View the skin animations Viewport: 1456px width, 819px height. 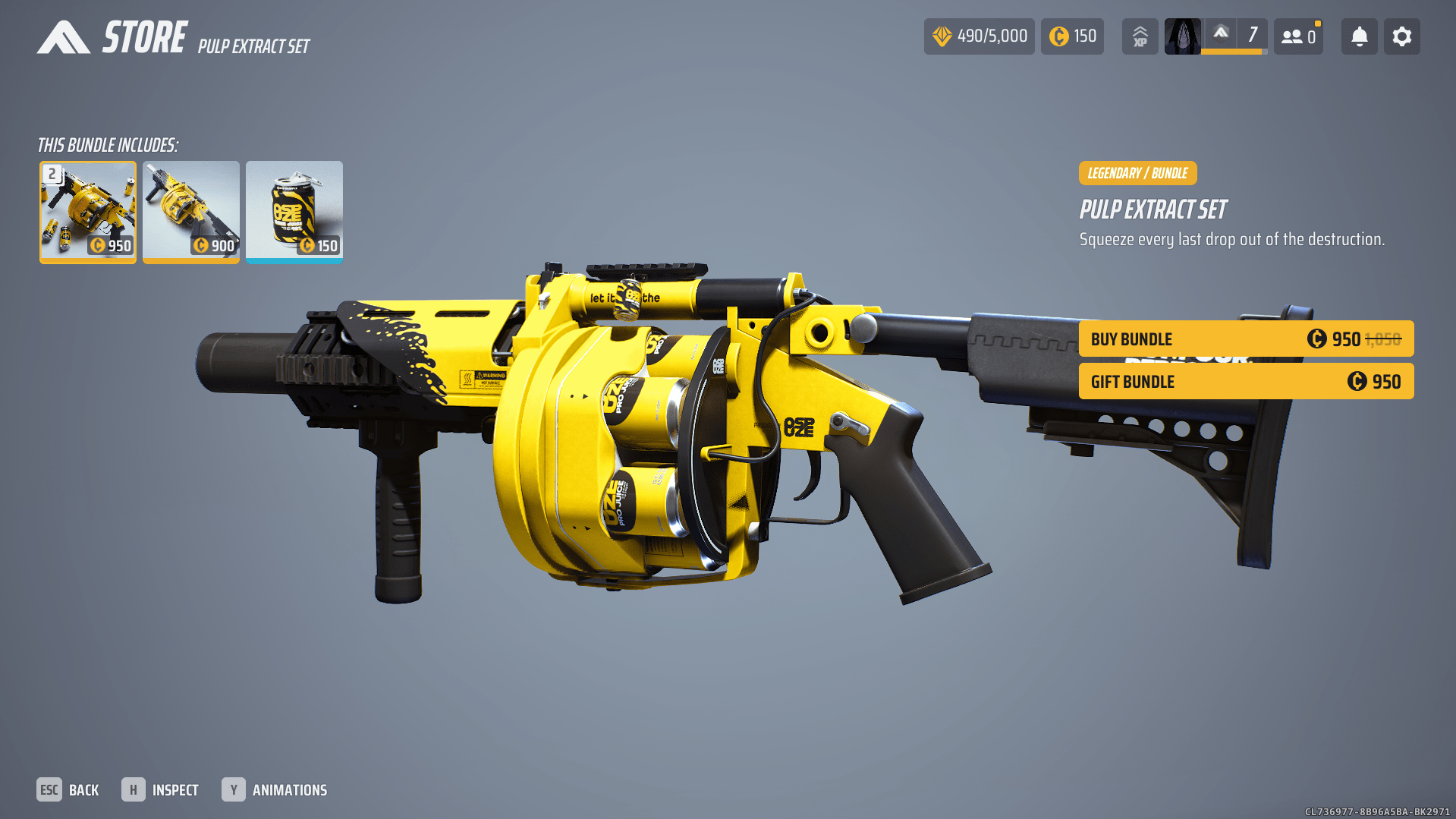coord(275,790)
